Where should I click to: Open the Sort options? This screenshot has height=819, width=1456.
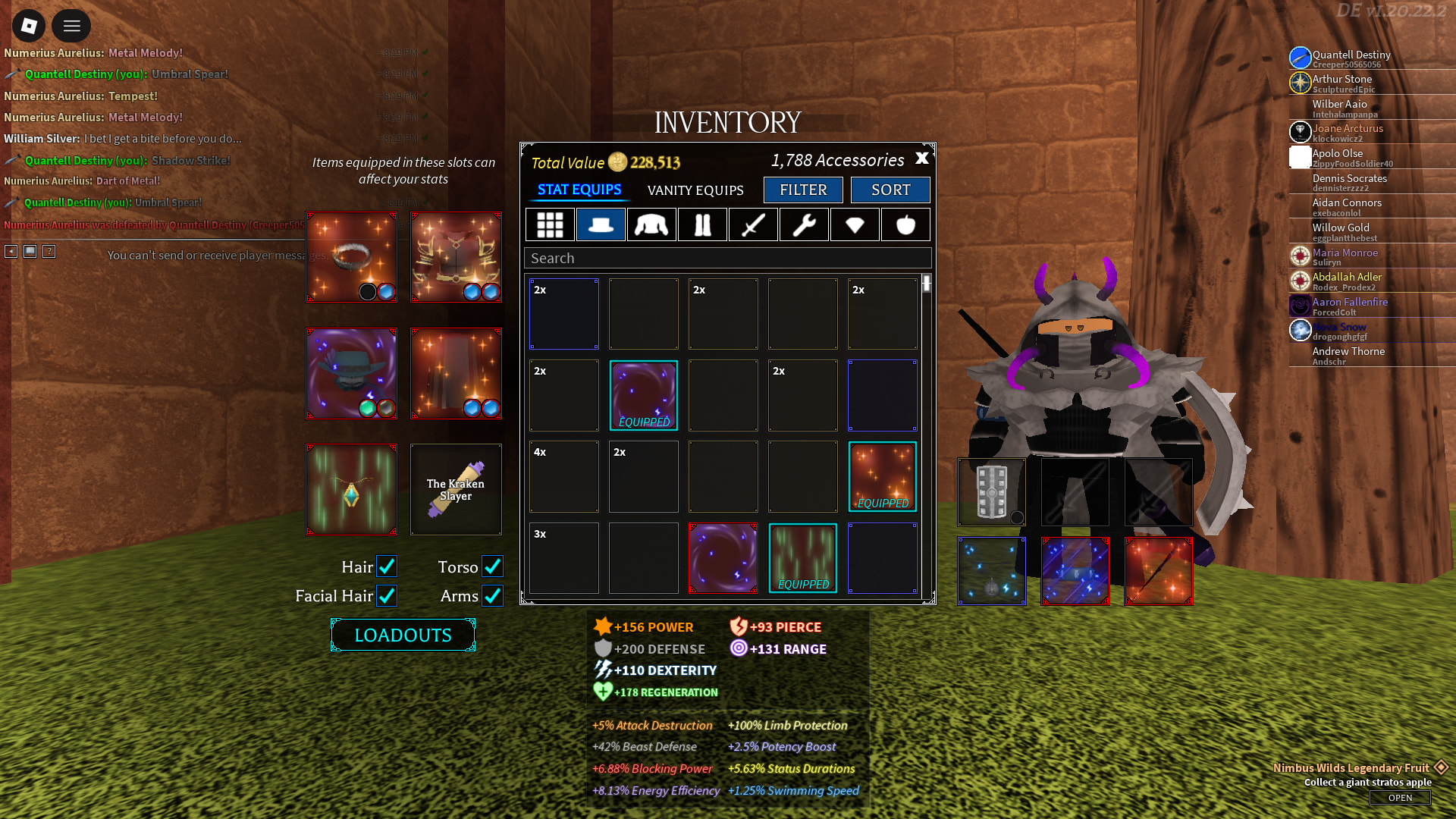tap(890, 190)
